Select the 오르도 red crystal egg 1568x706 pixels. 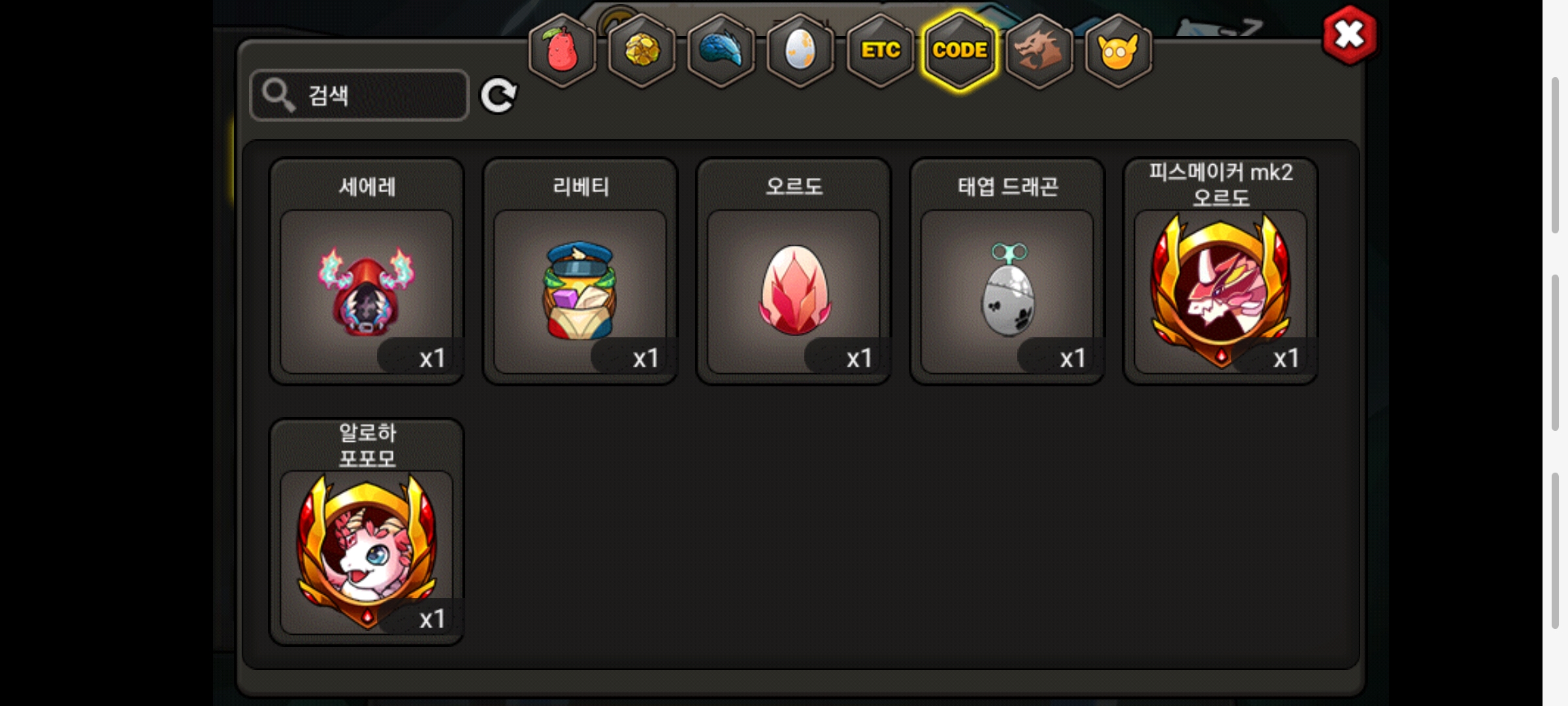tap(794, 291)
